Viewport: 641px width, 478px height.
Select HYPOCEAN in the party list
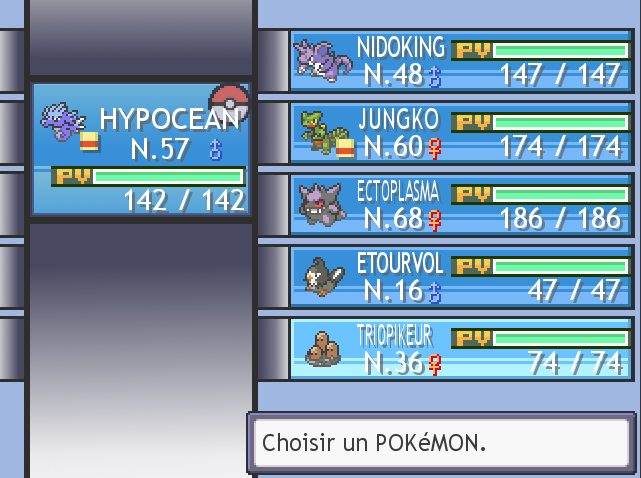click(139, 149)
